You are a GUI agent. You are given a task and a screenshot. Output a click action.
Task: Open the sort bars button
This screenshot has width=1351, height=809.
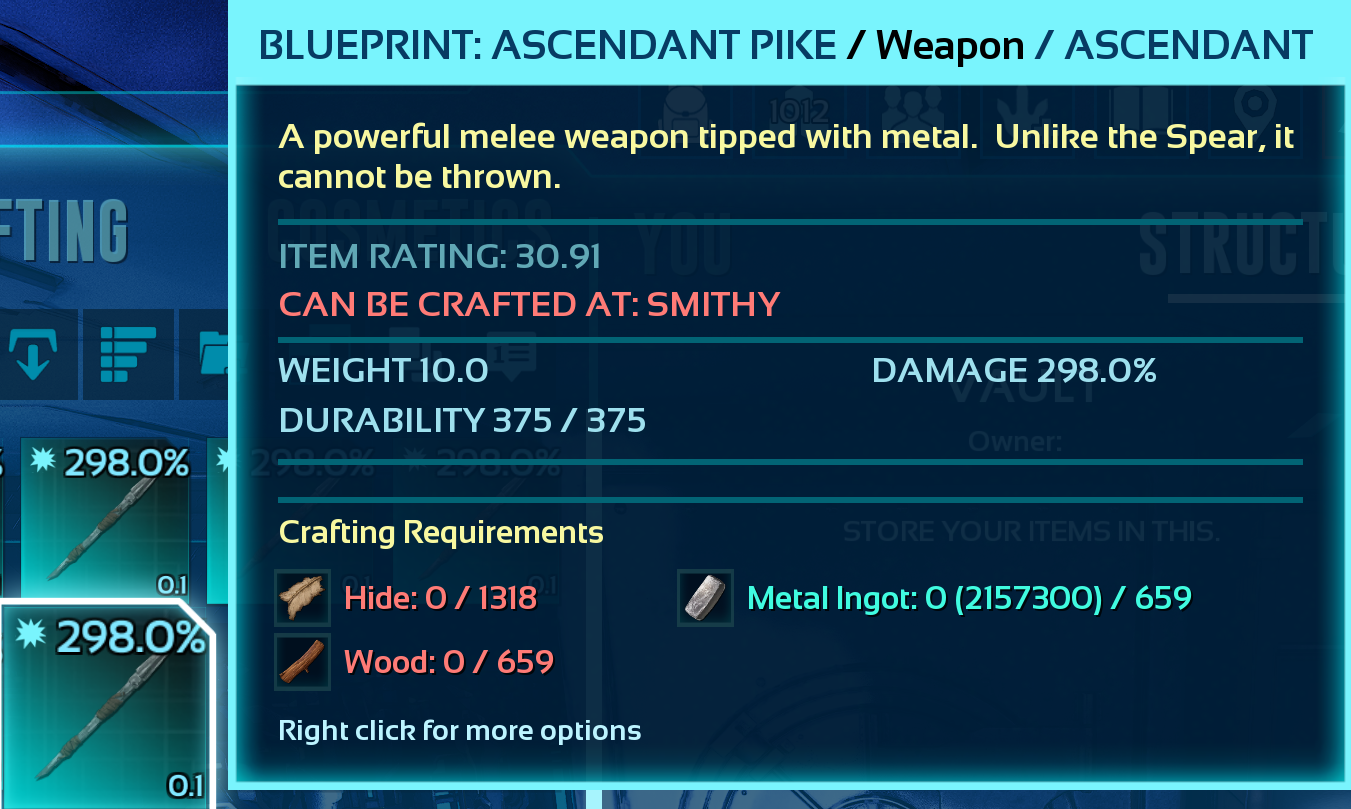coord(128,354)
